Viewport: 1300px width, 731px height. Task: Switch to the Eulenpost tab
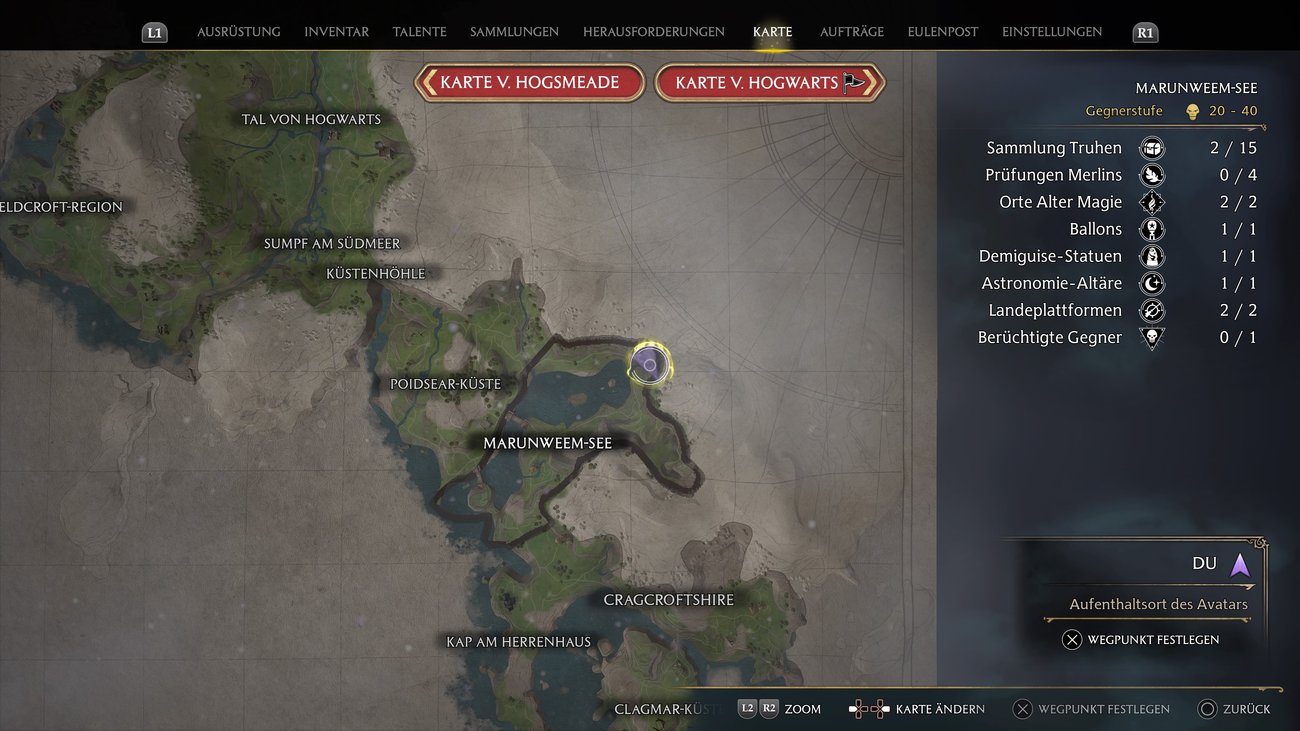[942, 31]
